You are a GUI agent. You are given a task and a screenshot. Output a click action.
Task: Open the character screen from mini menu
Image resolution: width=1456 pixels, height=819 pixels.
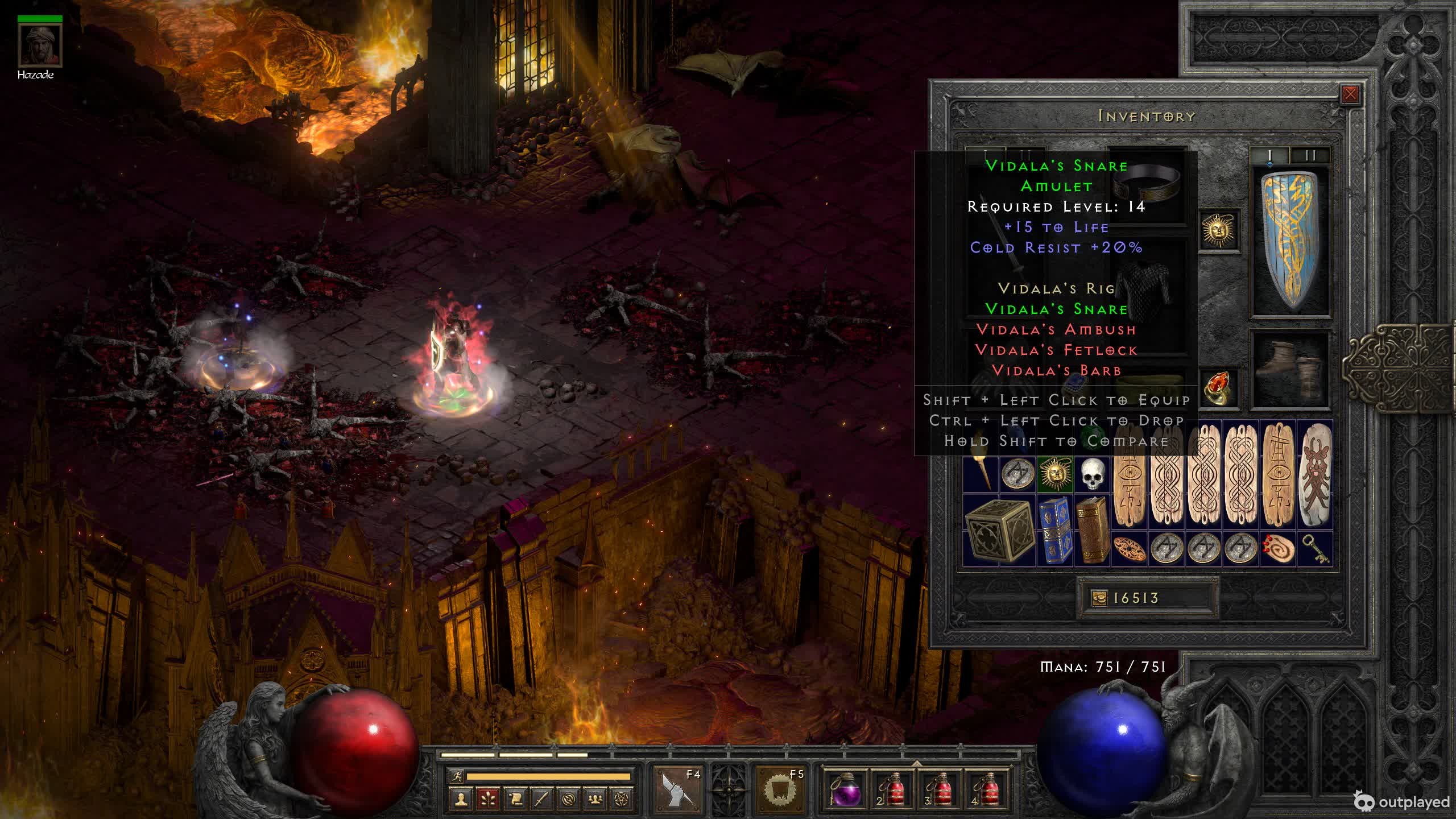click(461, 799)
